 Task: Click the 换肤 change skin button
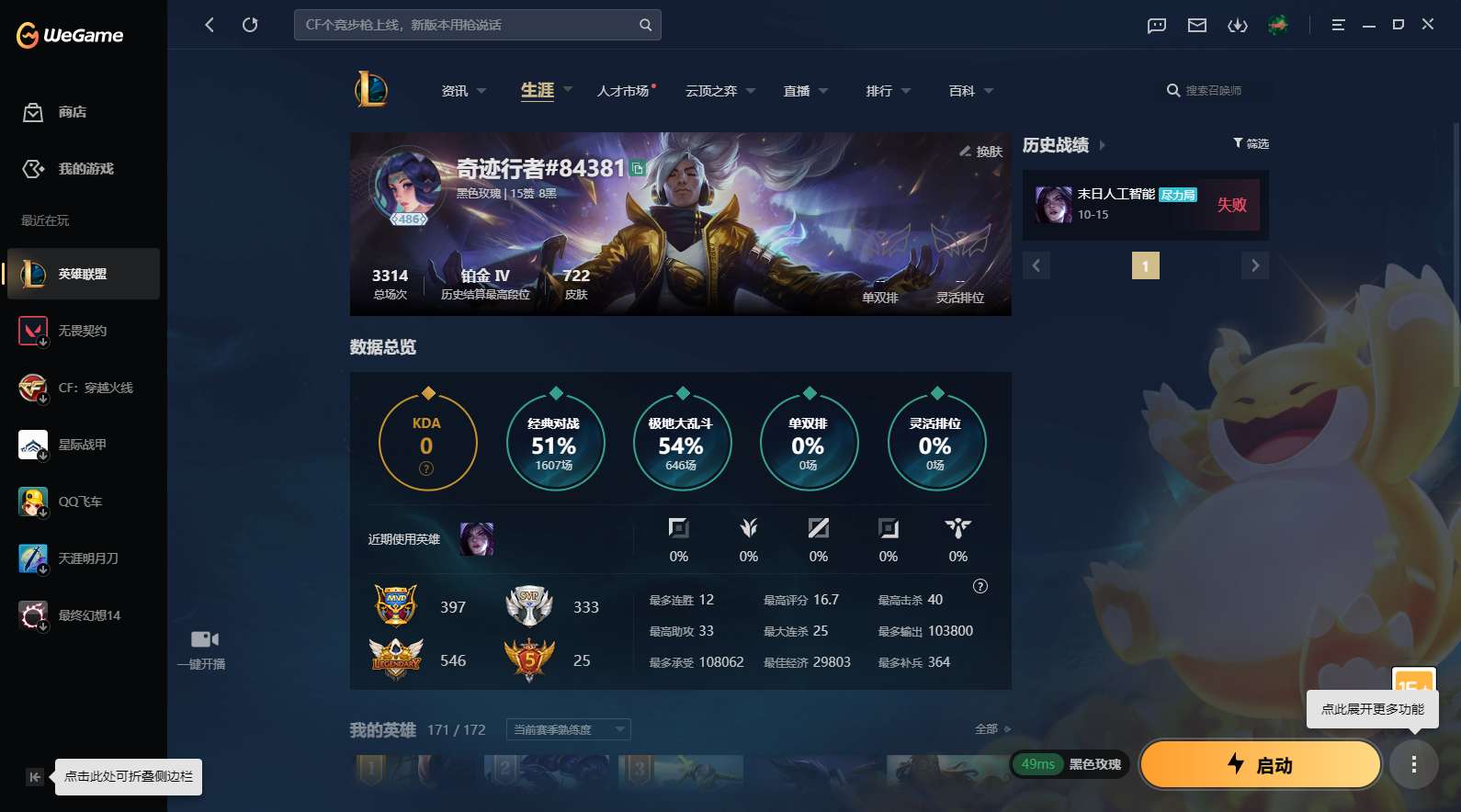(x=980, y=151)
